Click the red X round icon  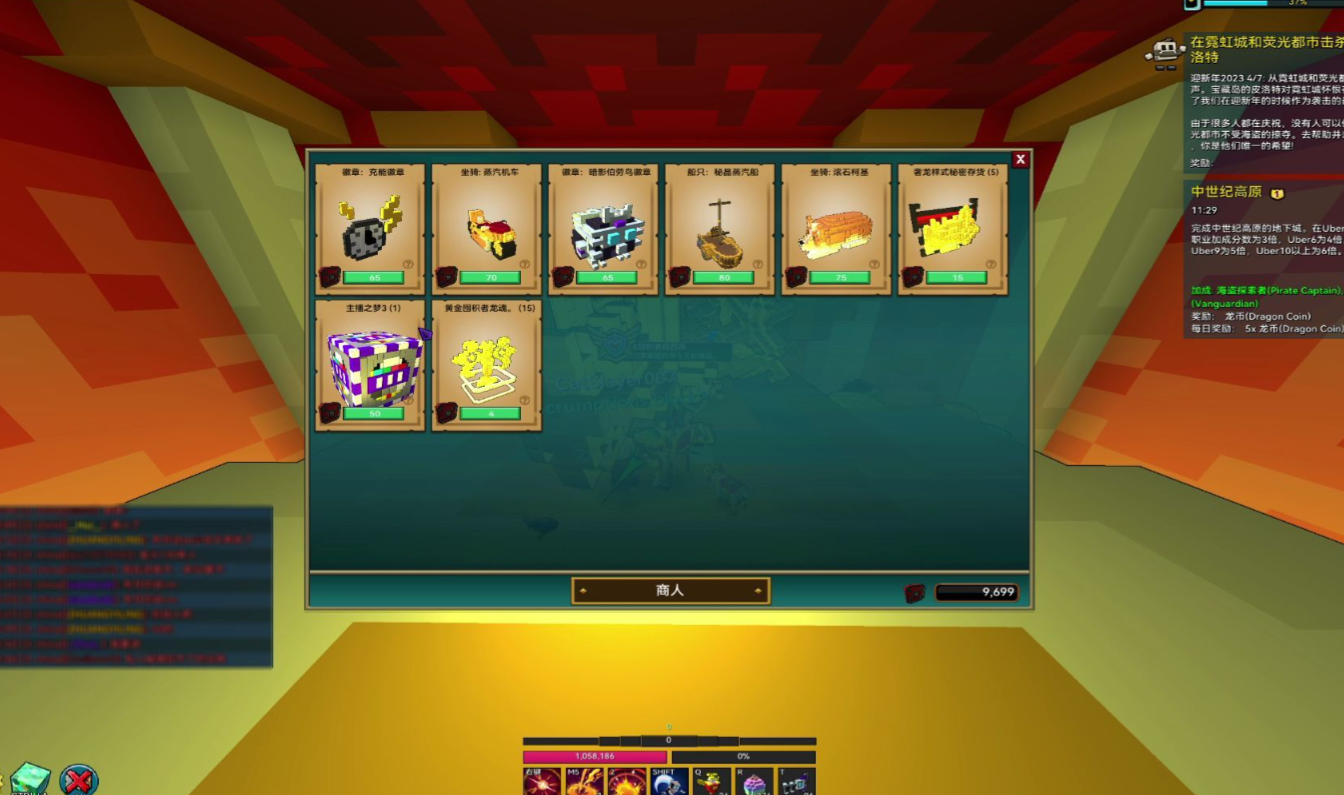point(78,779)
